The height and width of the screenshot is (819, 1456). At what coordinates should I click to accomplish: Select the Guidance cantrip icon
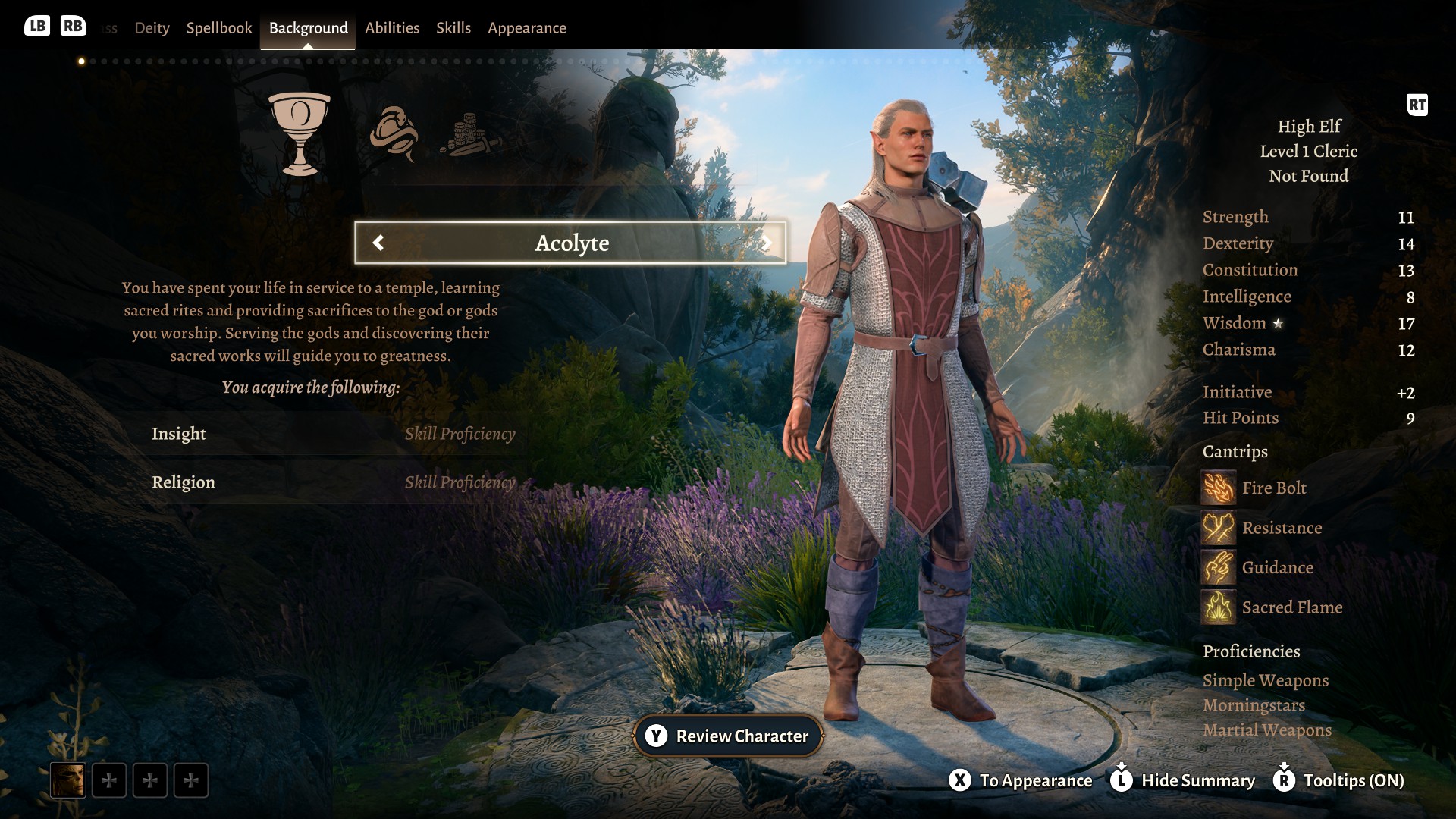tap(1218, 568)
